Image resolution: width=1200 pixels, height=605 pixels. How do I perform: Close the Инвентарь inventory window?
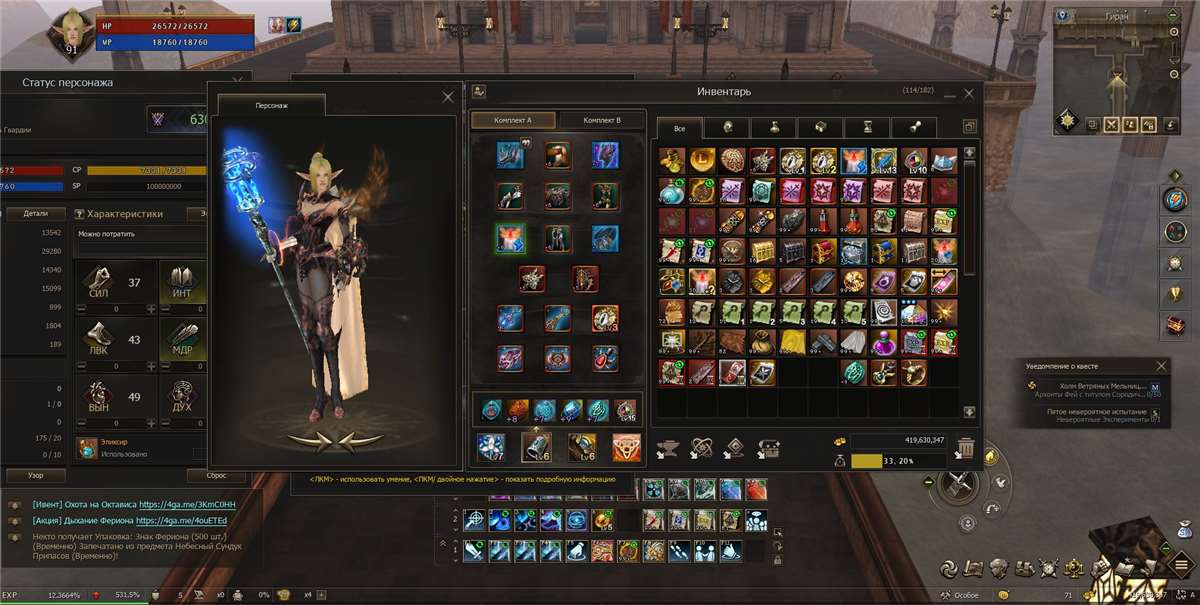pyautogui.click(x=968, y=94)
